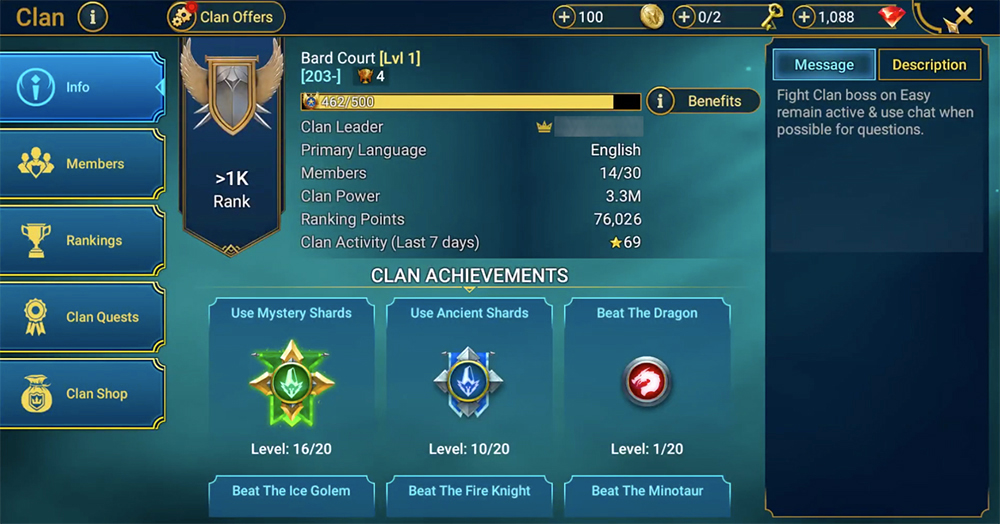This screenshot has height=524, width=1000.
Task: Select the Use Ancient Shards achievement
Action: [469, 380]
